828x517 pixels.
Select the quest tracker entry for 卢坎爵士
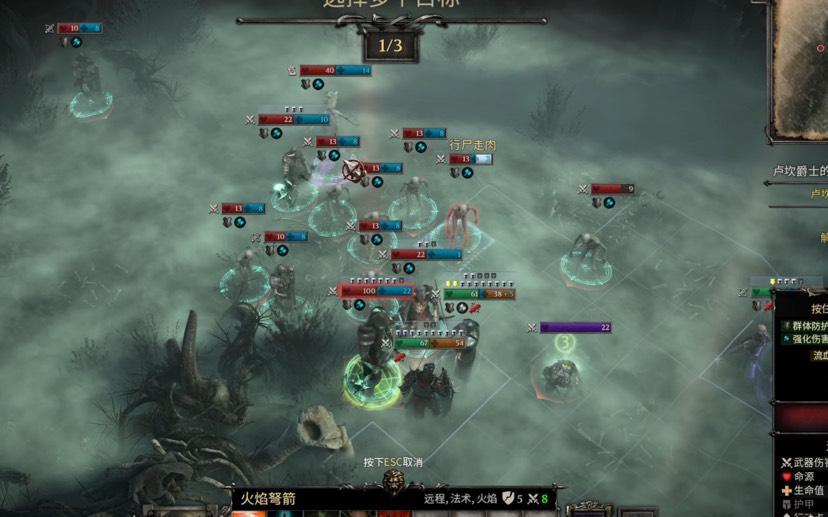800,171
